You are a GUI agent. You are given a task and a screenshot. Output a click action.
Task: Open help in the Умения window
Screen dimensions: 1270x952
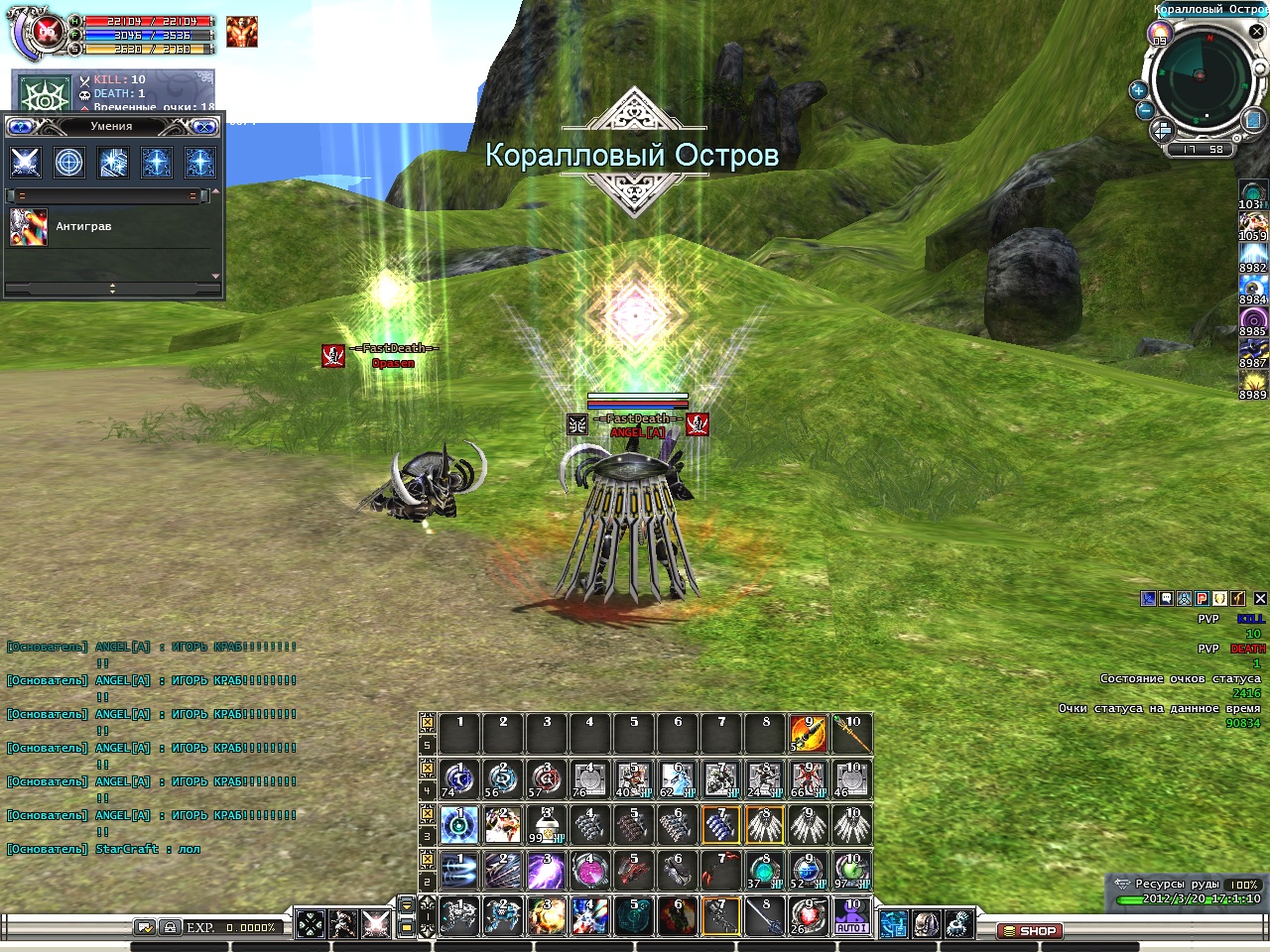(21, 127)
